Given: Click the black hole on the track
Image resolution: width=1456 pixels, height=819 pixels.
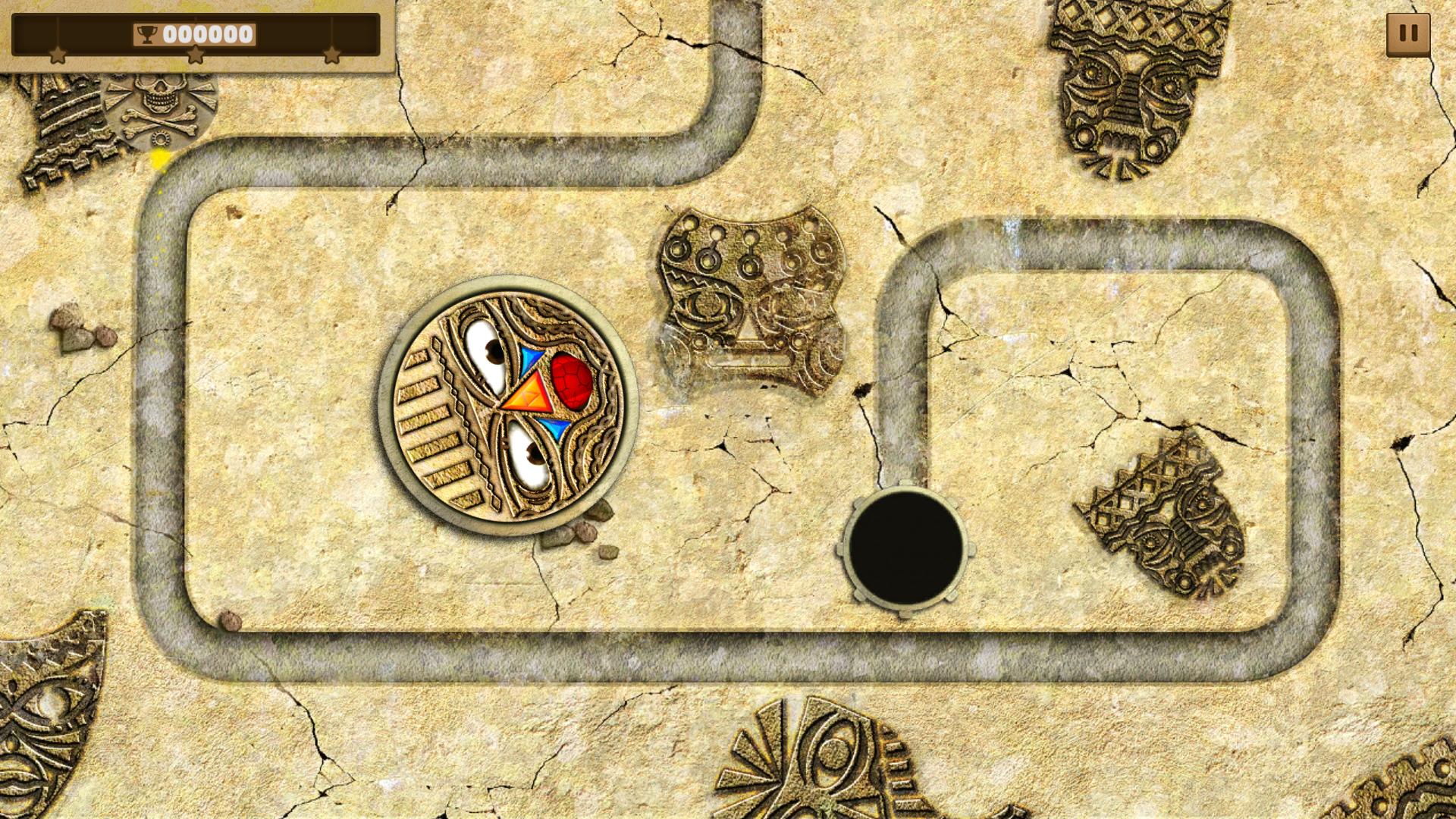Looking at the screenshot, I should pyautogui.click(x=905, y=548).
